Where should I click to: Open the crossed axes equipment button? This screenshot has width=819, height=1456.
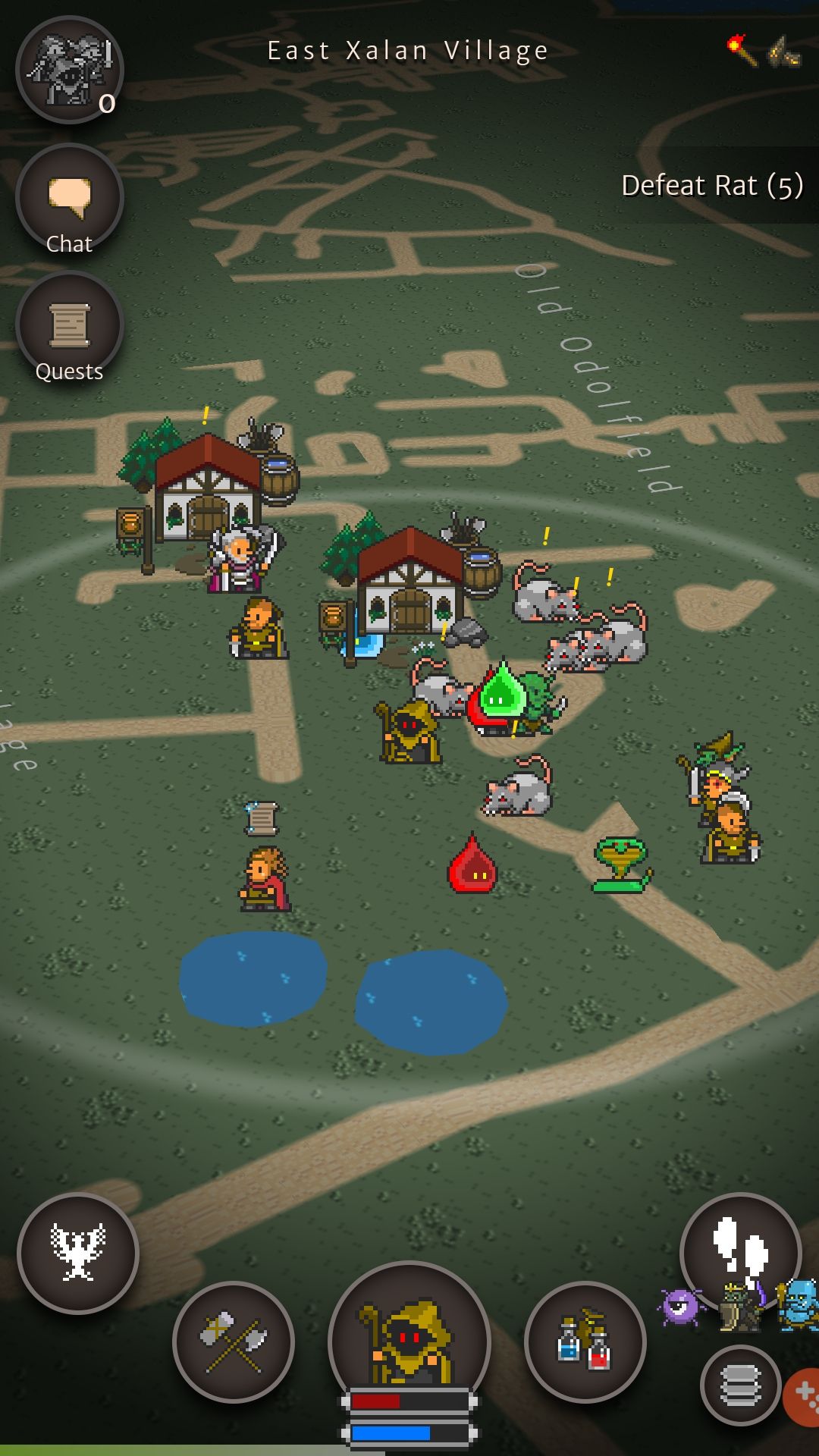coord(234,1341)
